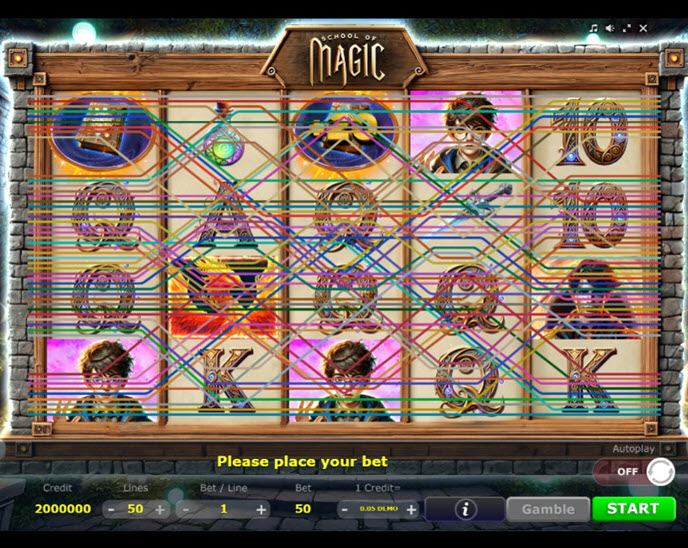Increase the number of Lines

tap(160, 509)
